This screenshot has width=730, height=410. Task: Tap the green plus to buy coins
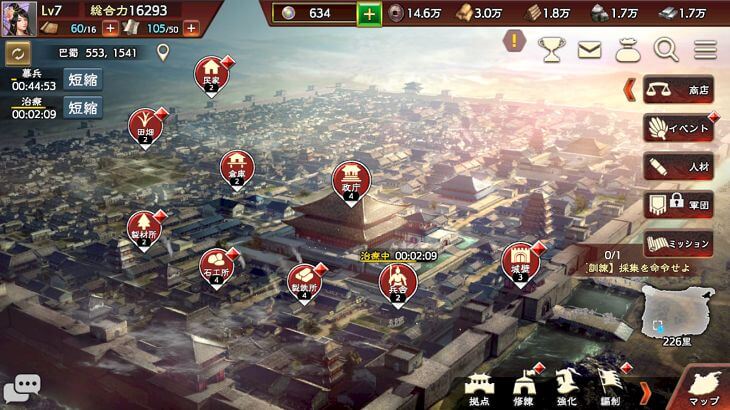[x=370, y=13]
